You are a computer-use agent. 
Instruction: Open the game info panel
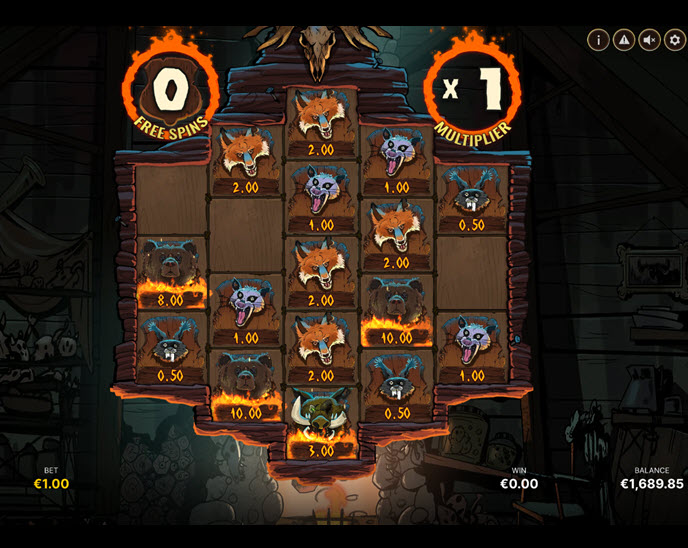(x=598, y=40)
